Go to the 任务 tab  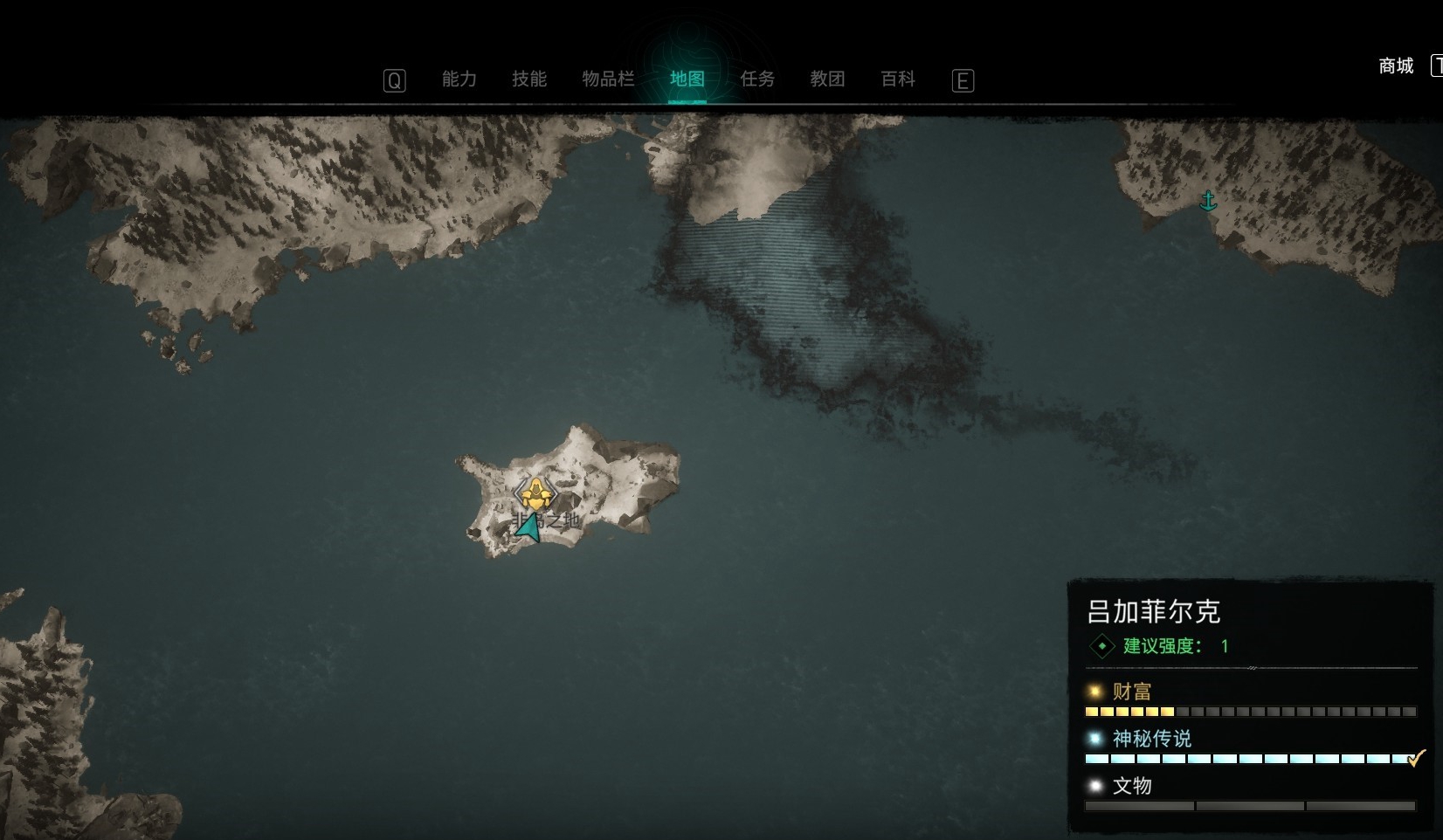point(757,79)
